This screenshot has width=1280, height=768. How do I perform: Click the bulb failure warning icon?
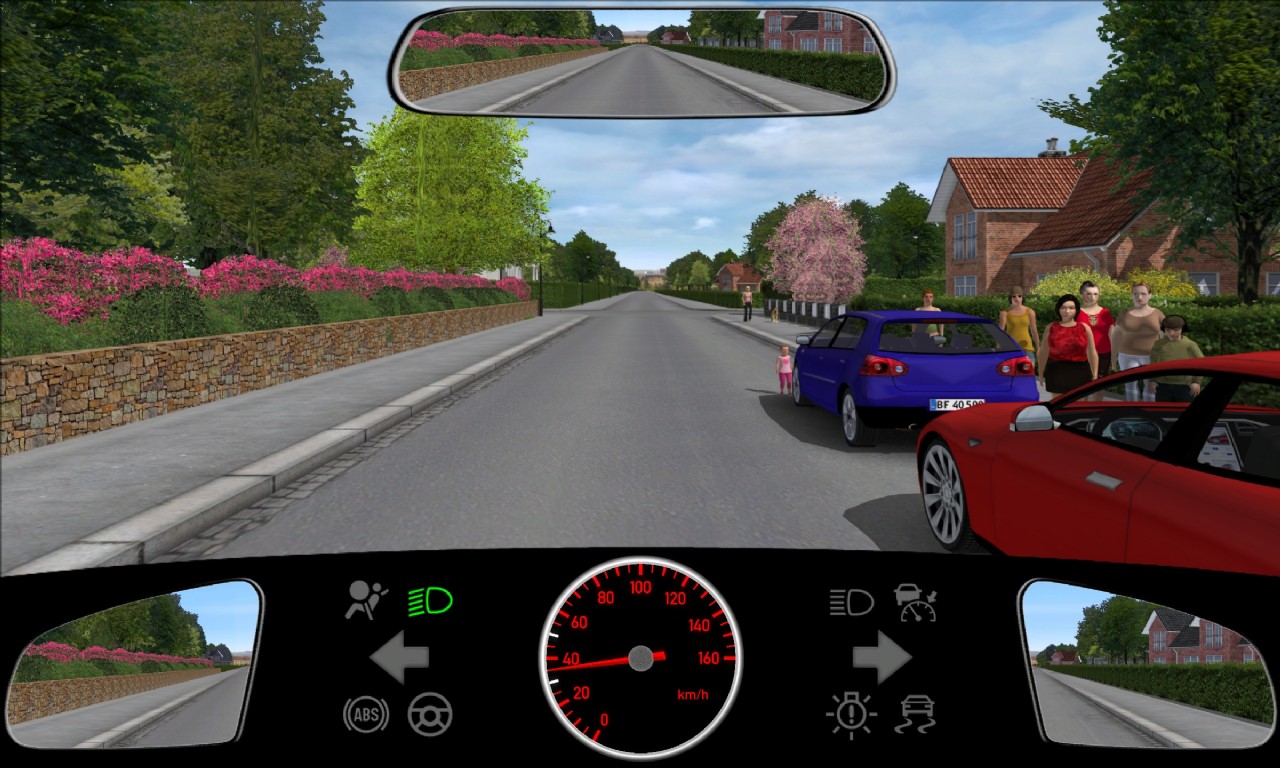851,714
